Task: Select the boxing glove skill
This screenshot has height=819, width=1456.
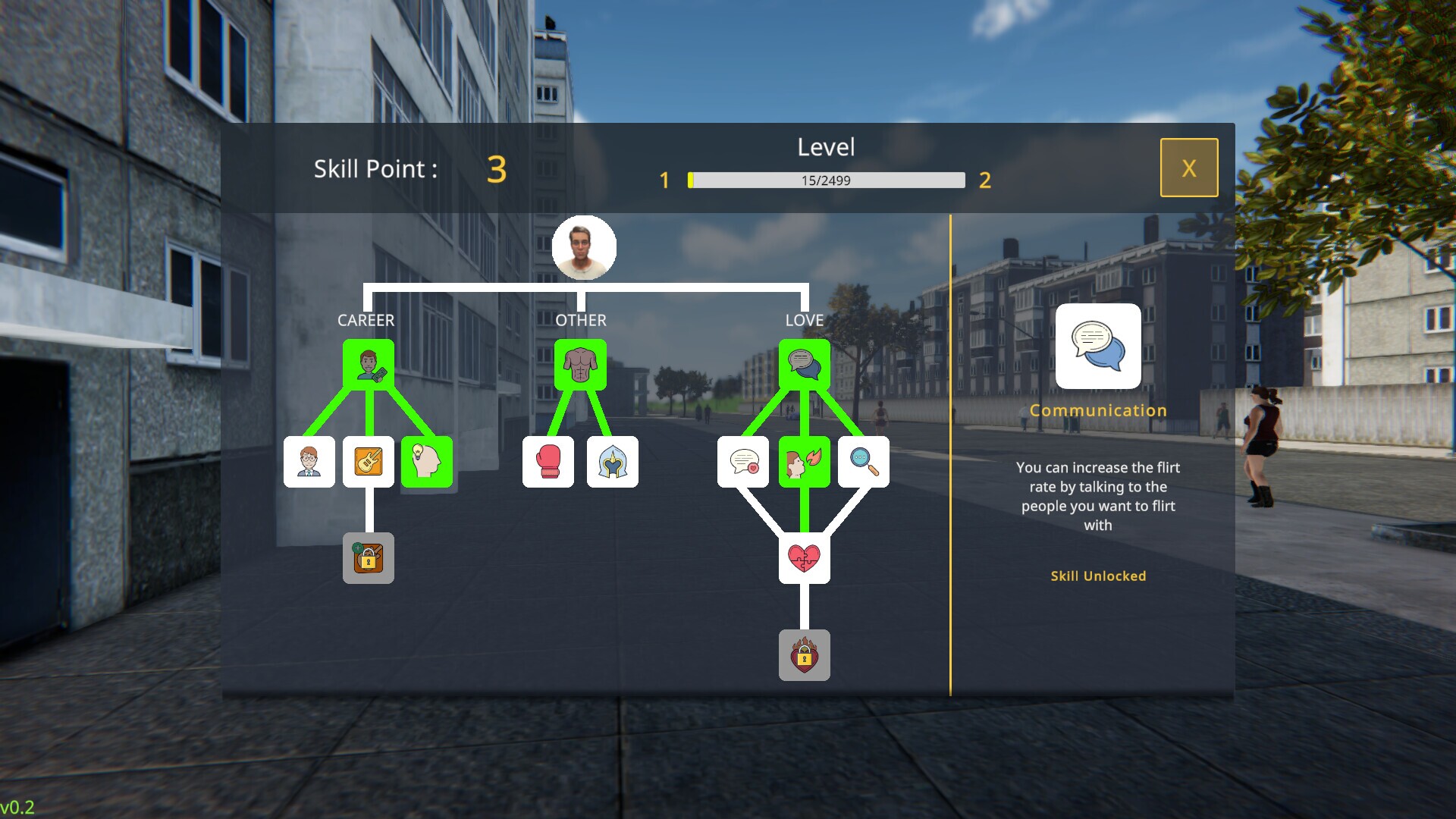Action: pyautogui.click(x=549, y=462)
